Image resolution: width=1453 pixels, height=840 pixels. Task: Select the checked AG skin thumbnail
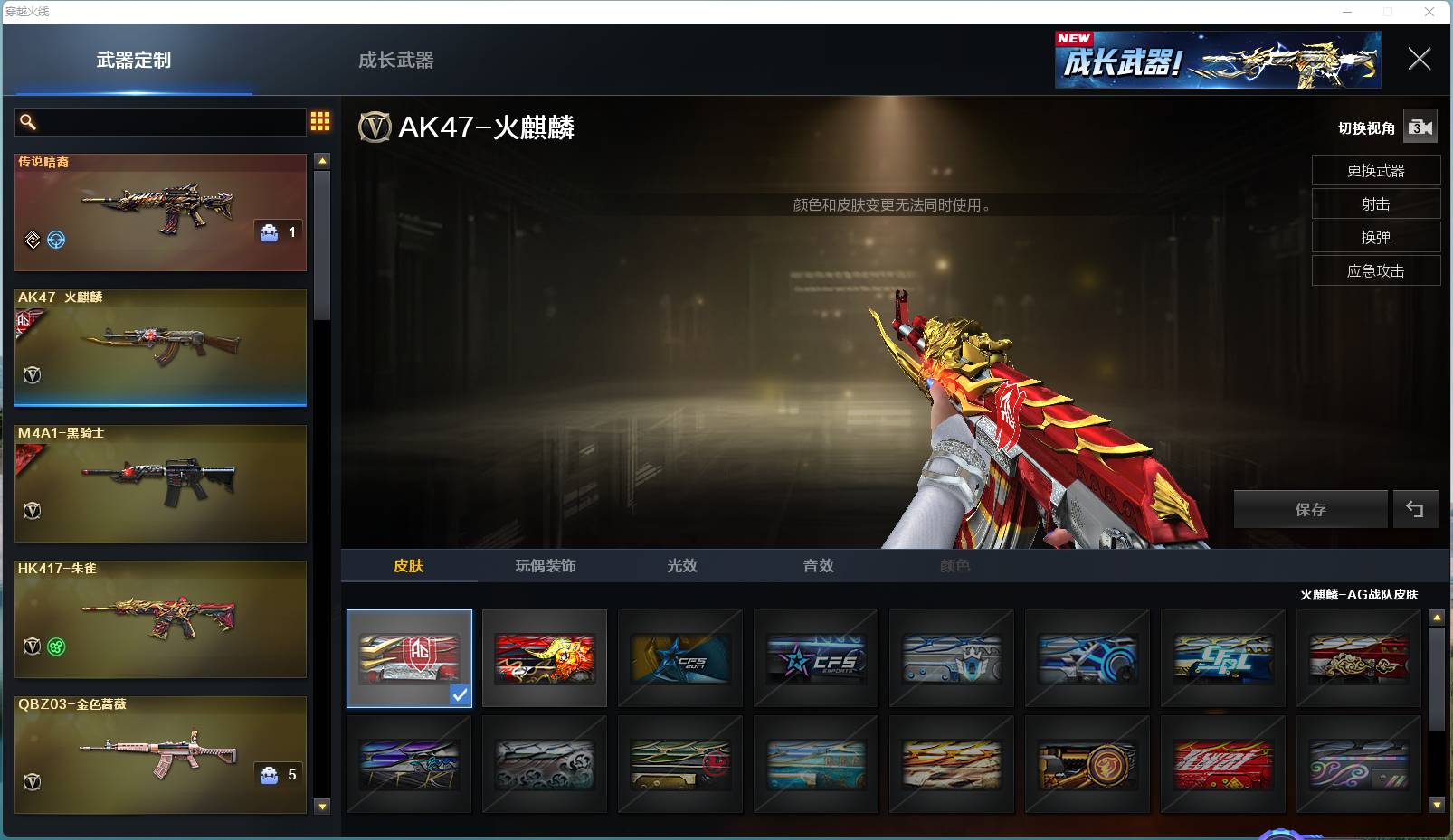408,657
